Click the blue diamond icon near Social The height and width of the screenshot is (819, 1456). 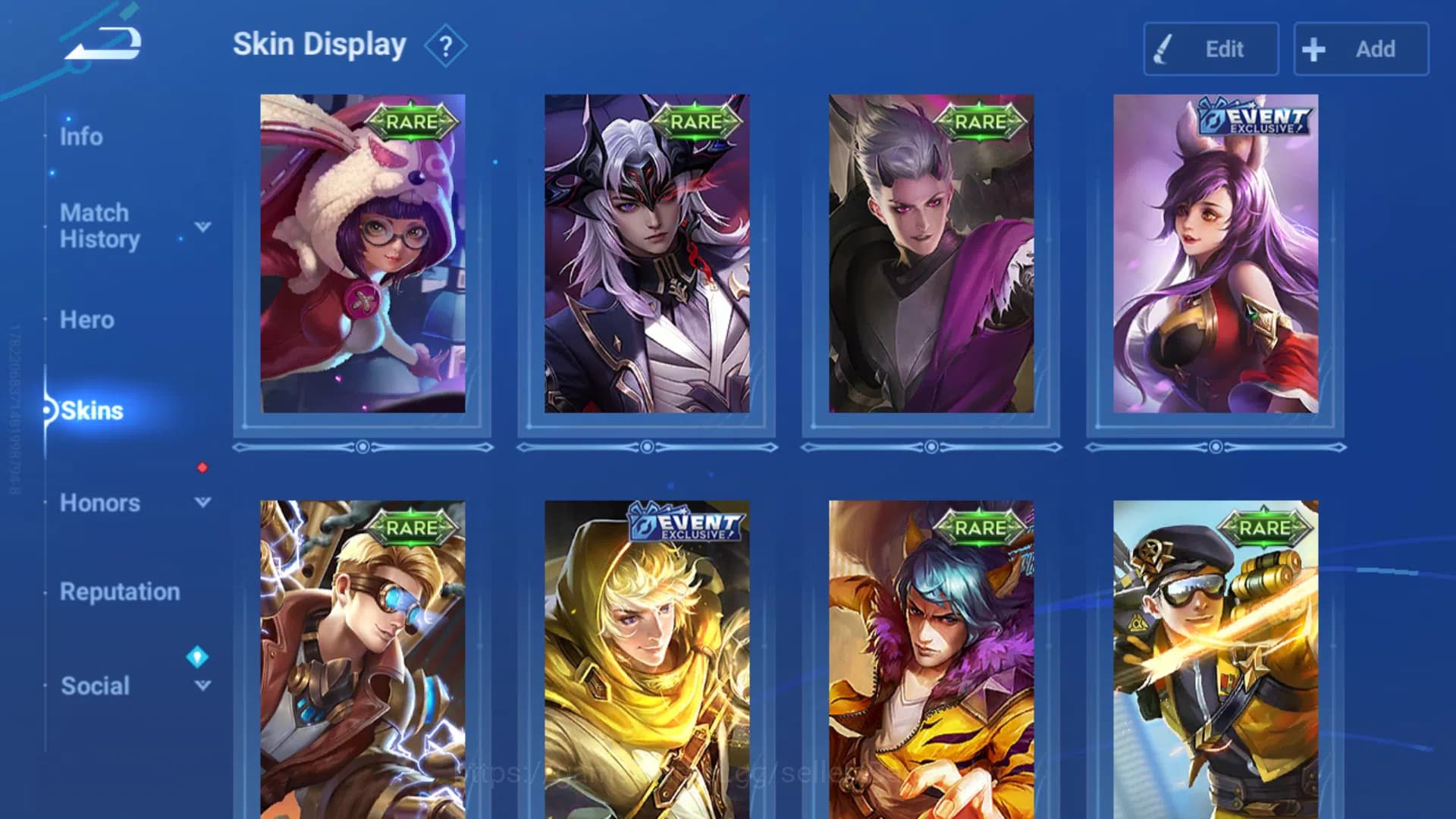point(199,658)
